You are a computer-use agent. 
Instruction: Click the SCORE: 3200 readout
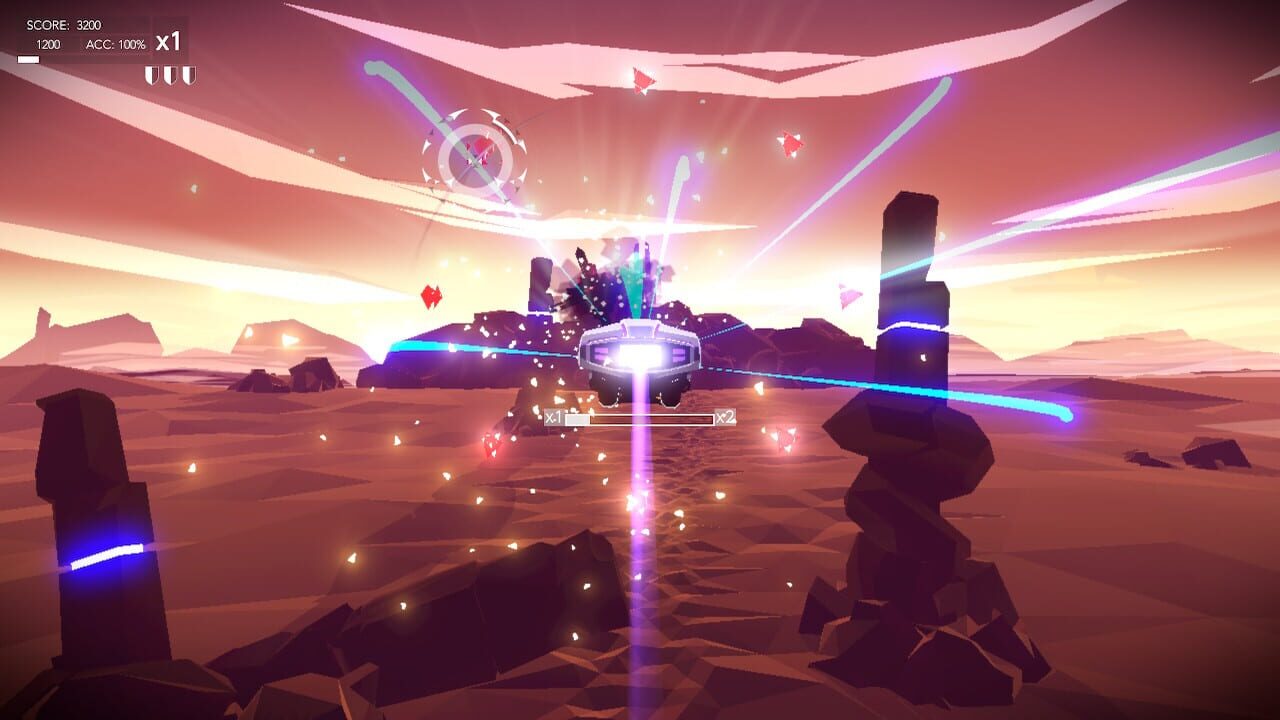62,25
